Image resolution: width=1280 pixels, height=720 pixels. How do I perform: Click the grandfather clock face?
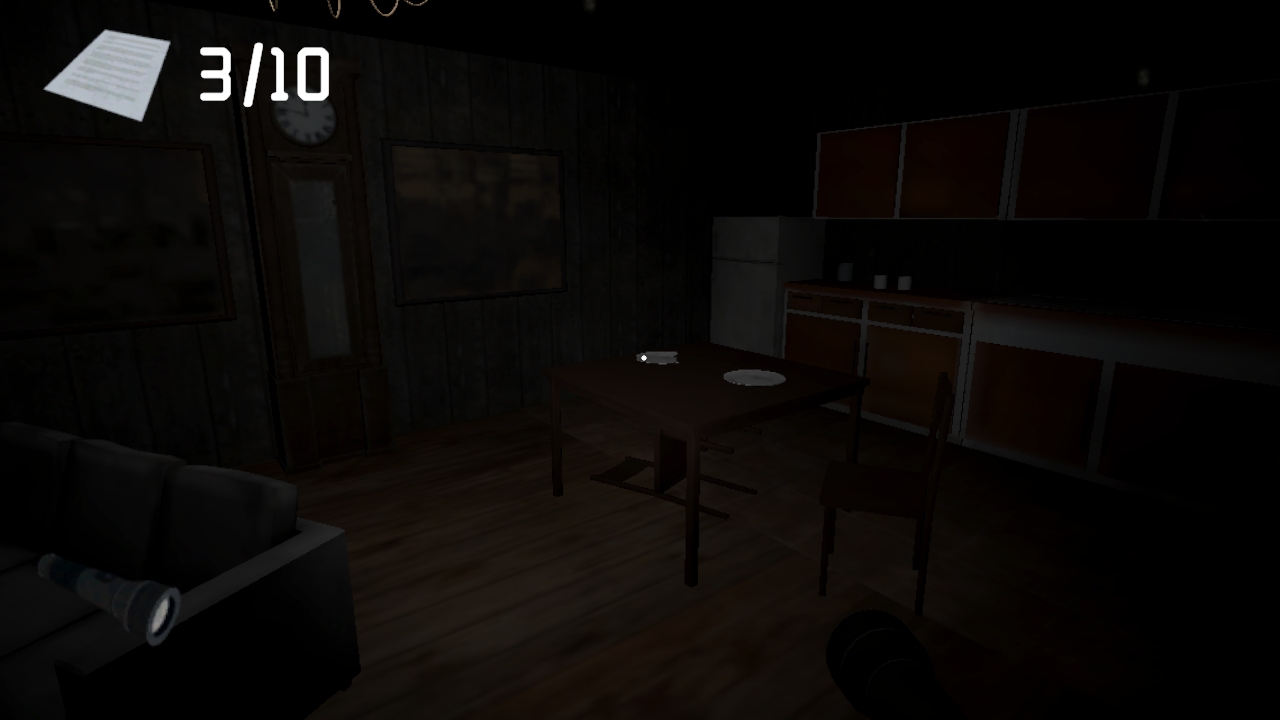(x=305, y=122)
